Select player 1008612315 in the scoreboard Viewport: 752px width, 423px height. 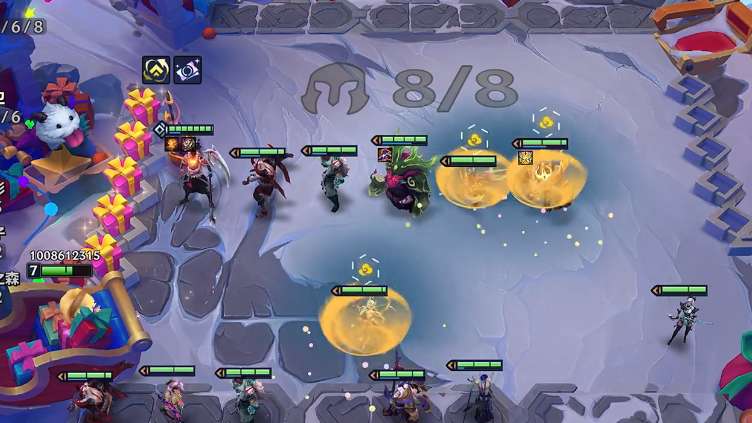pos(64,256)
